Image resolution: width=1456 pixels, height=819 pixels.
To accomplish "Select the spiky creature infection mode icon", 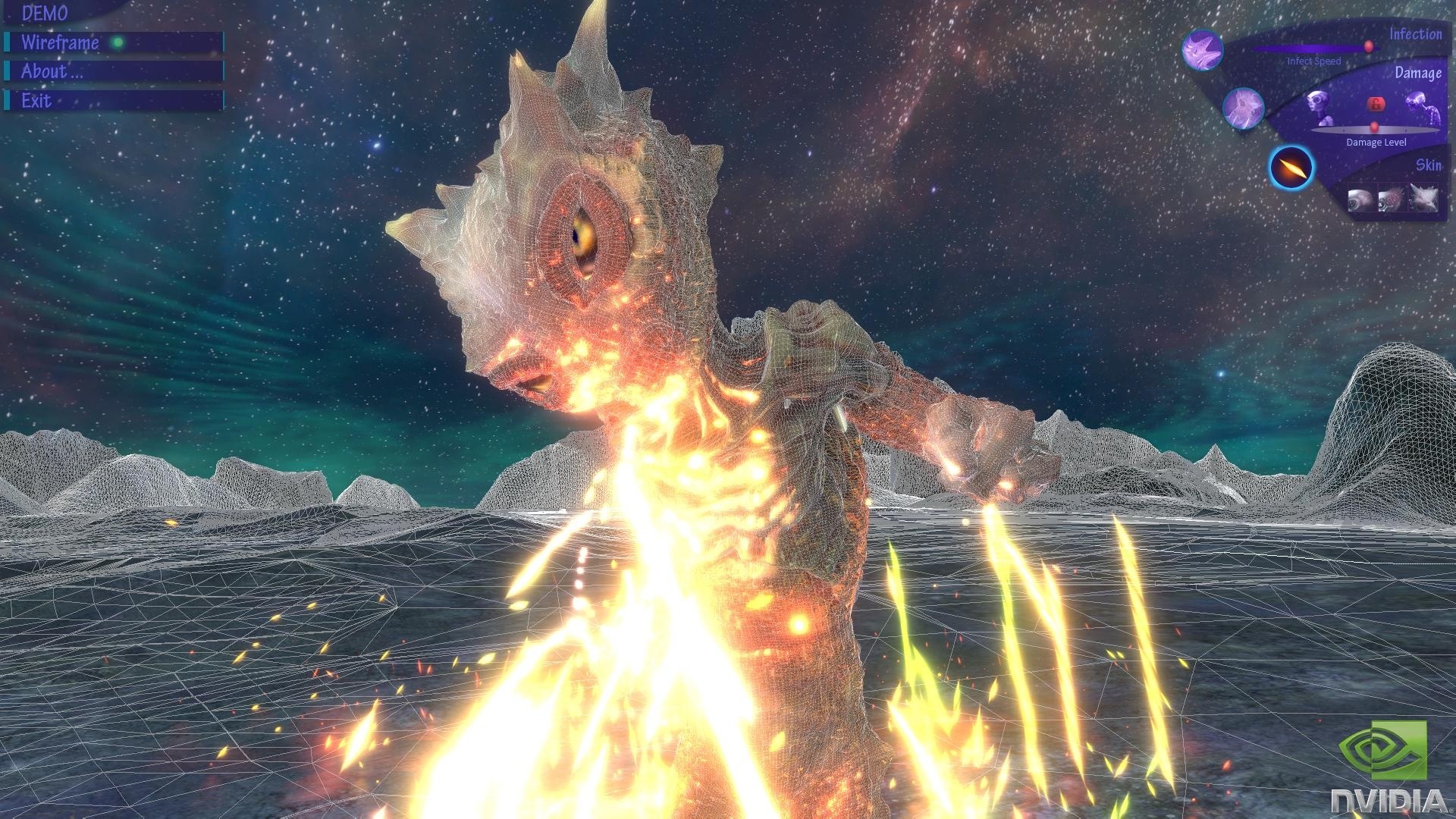I will click(1203, 50).
